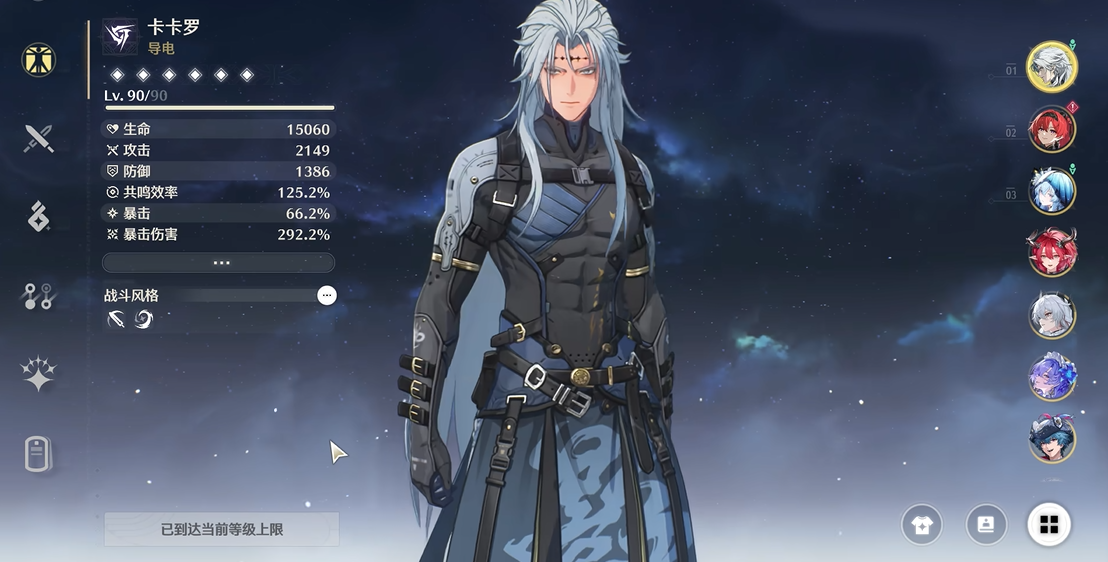
Task: Pick the red-haired horned character portrait
Action: click(1052, 252)
